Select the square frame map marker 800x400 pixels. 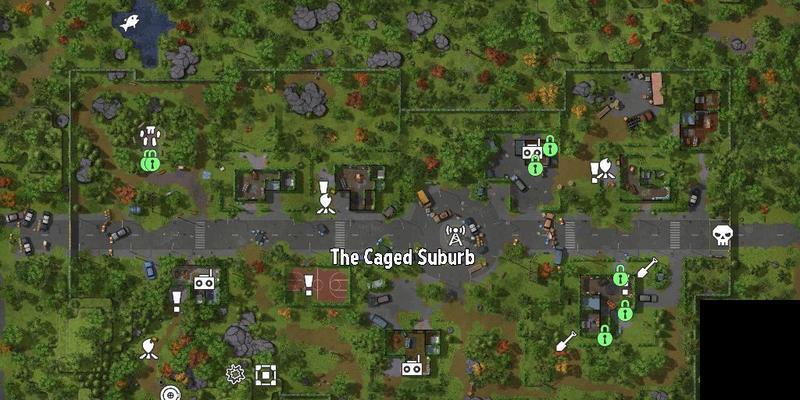point(265,374)
